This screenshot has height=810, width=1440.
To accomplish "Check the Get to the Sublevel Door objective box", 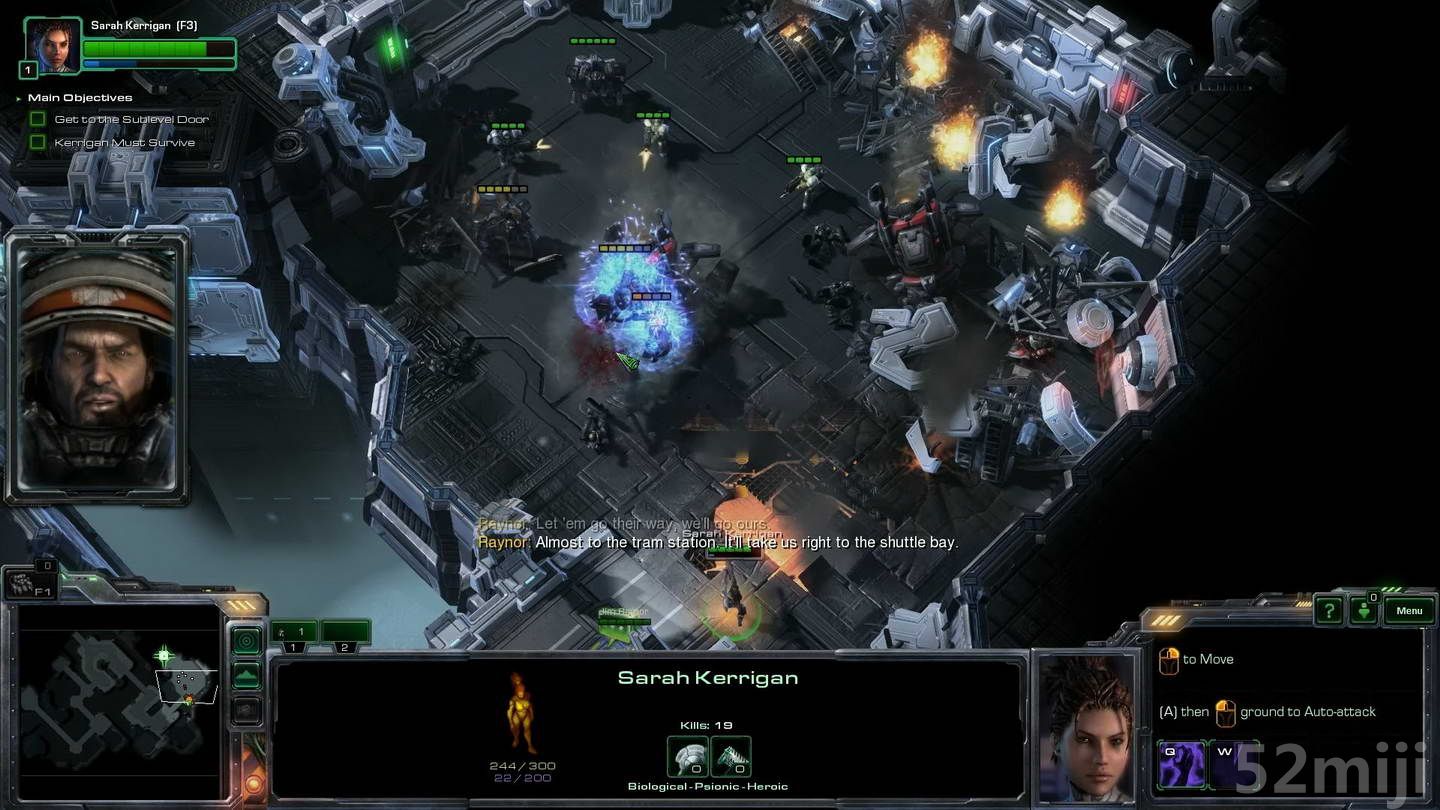I will point(38,119).
